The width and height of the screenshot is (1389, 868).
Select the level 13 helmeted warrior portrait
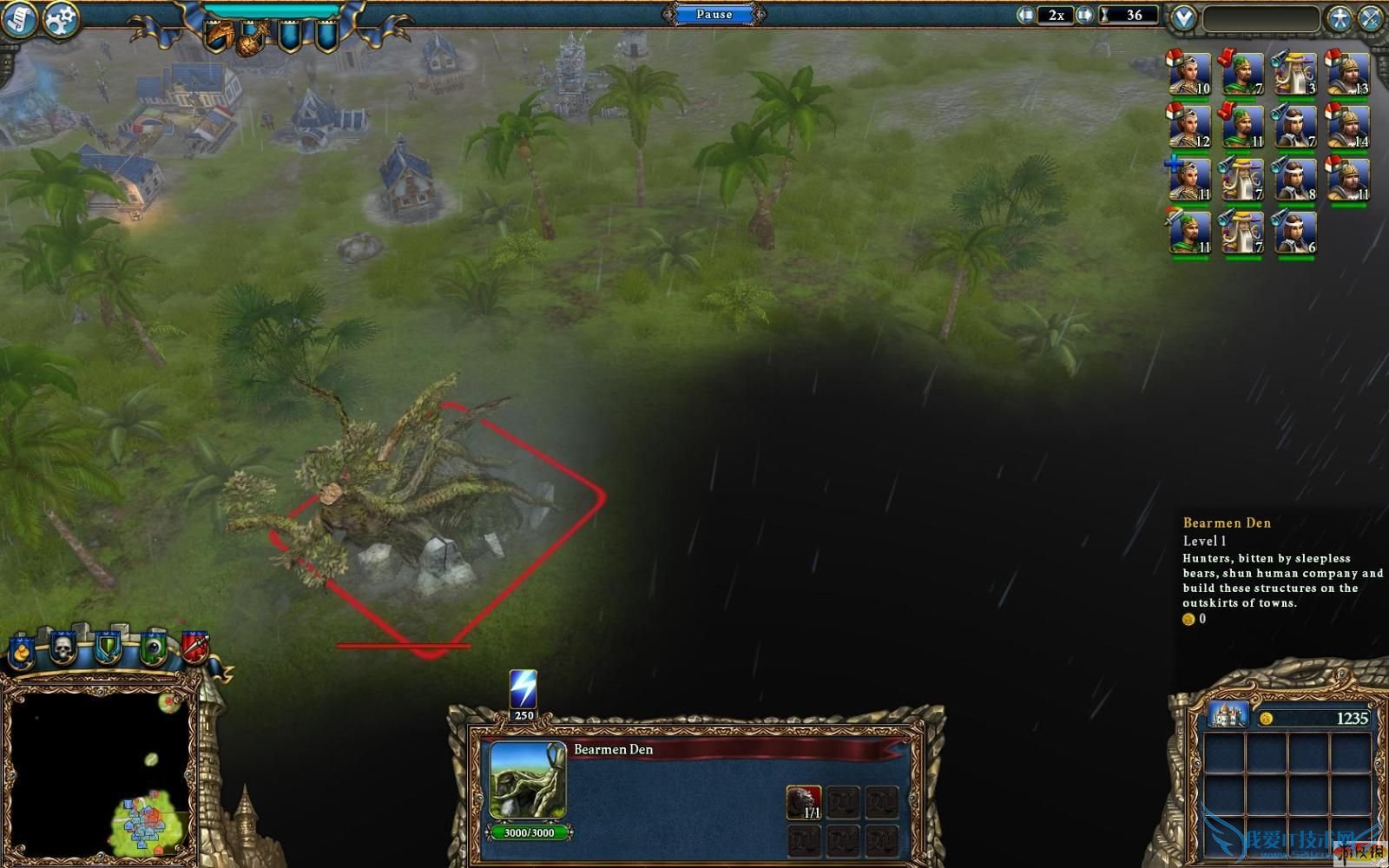[1346, 74]
